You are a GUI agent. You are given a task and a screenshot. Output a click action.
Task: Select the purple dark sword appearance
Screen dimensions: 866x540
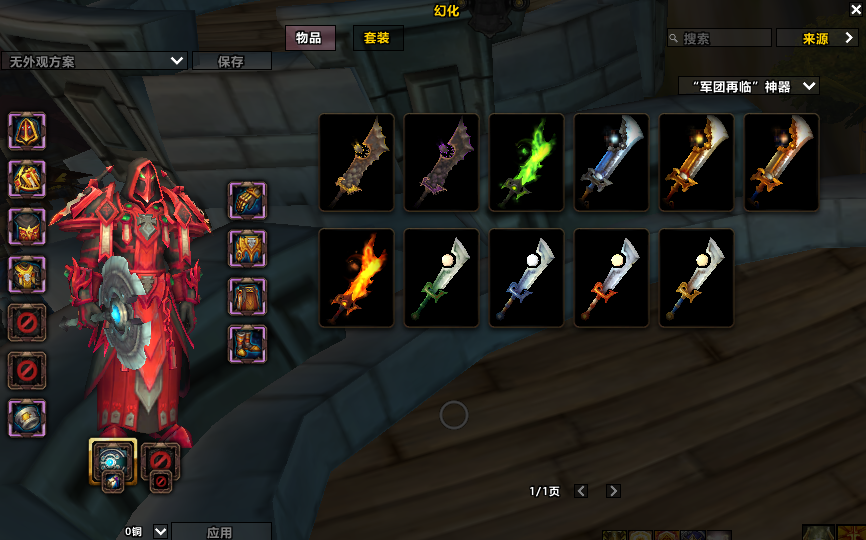[x=441, y=162]
